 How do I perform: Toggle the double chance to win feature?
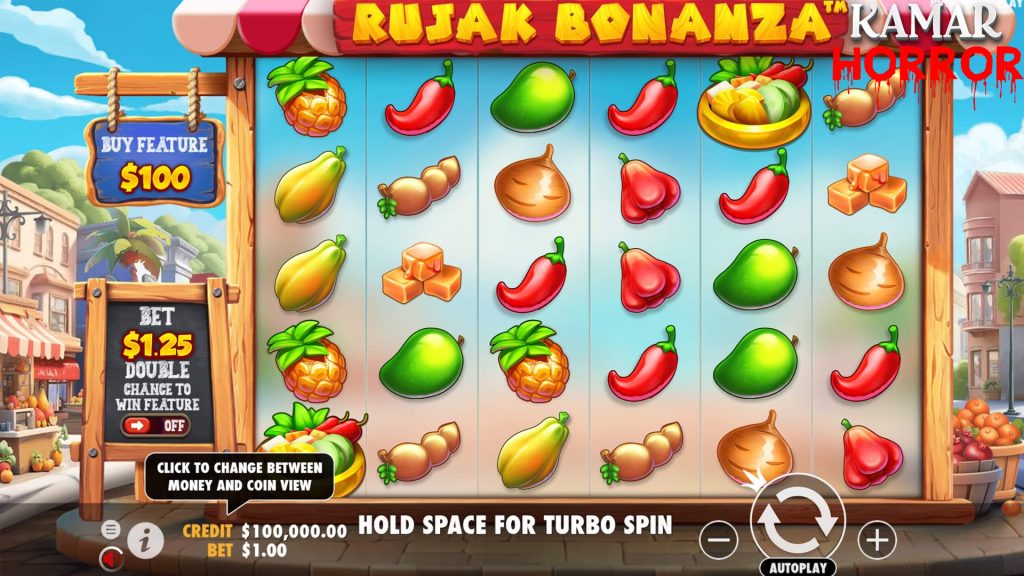point(157,425)
